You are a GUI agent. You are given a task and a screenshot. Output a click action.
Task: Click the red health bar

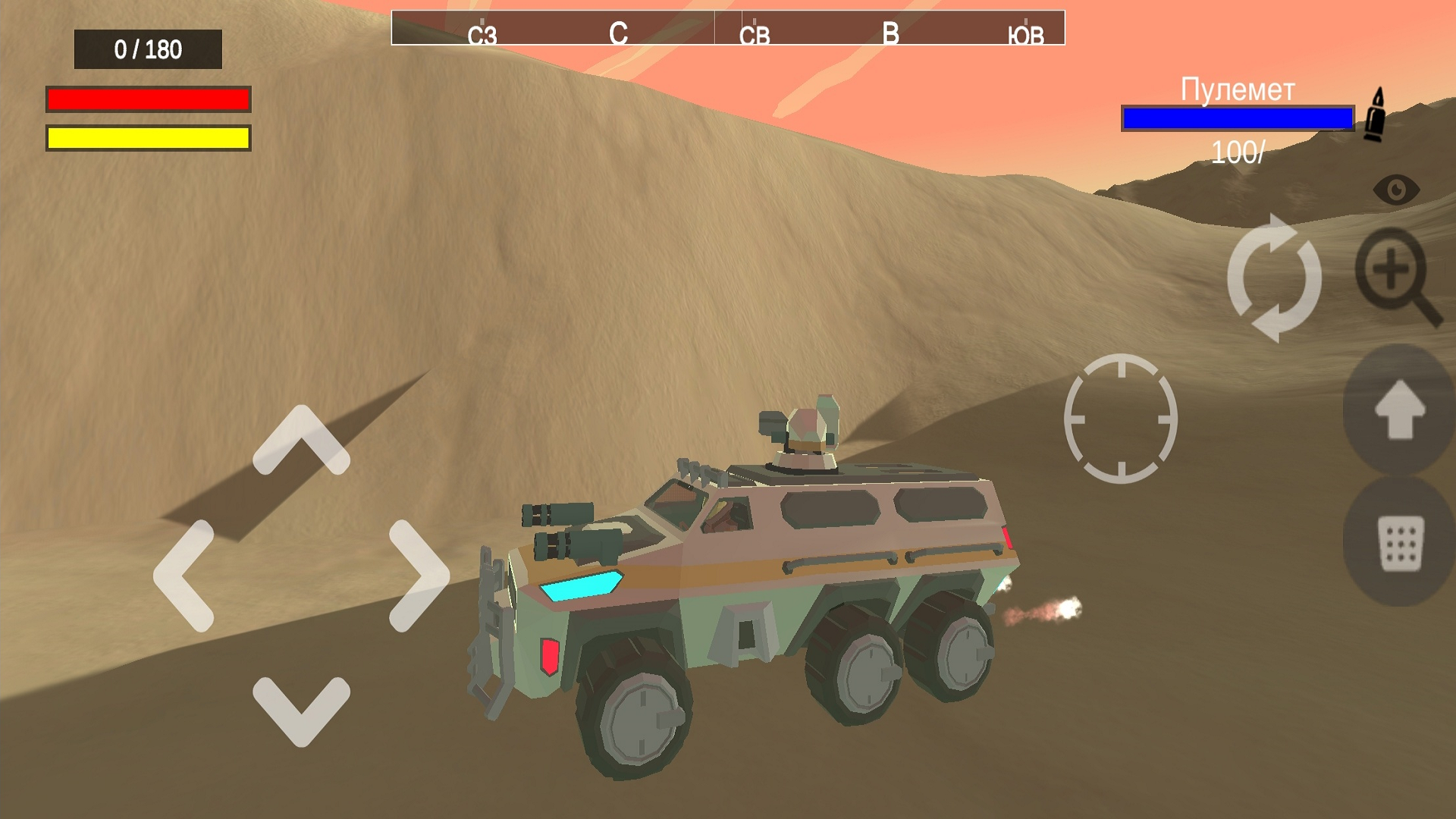pos(148,99)
